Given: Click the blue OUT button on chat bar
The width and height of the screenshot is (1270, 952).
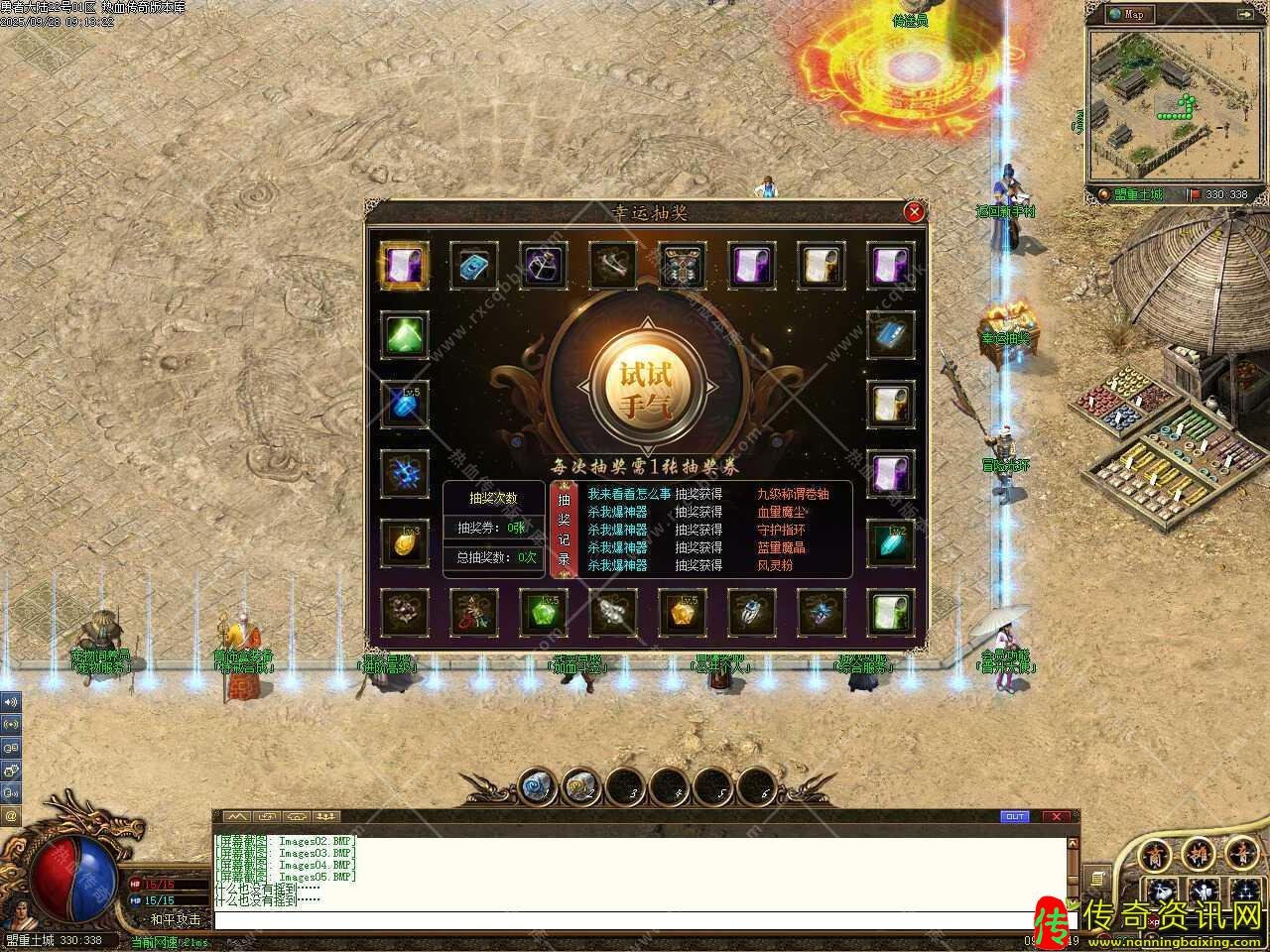Looking at the screenshot, I should [1015, 816].
